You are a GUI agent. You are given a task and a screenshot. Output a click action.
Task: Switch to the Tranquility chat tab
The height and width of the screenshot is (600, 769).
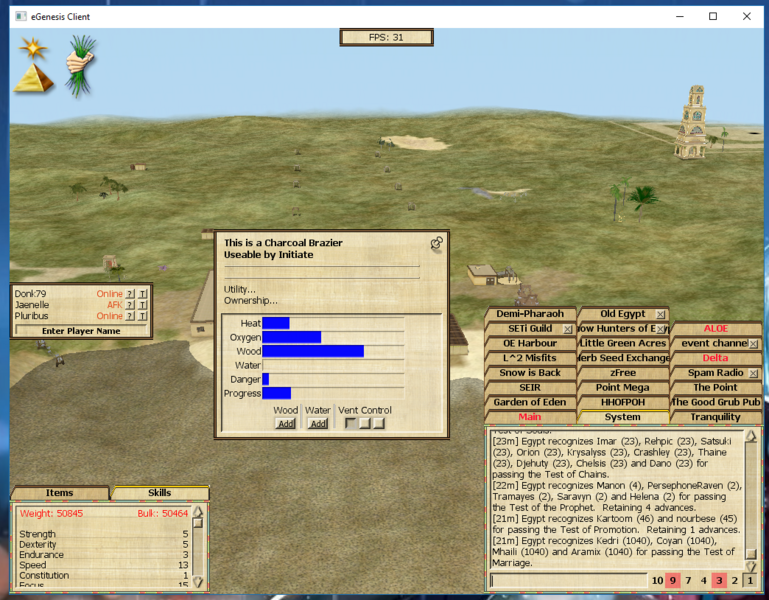715,417
